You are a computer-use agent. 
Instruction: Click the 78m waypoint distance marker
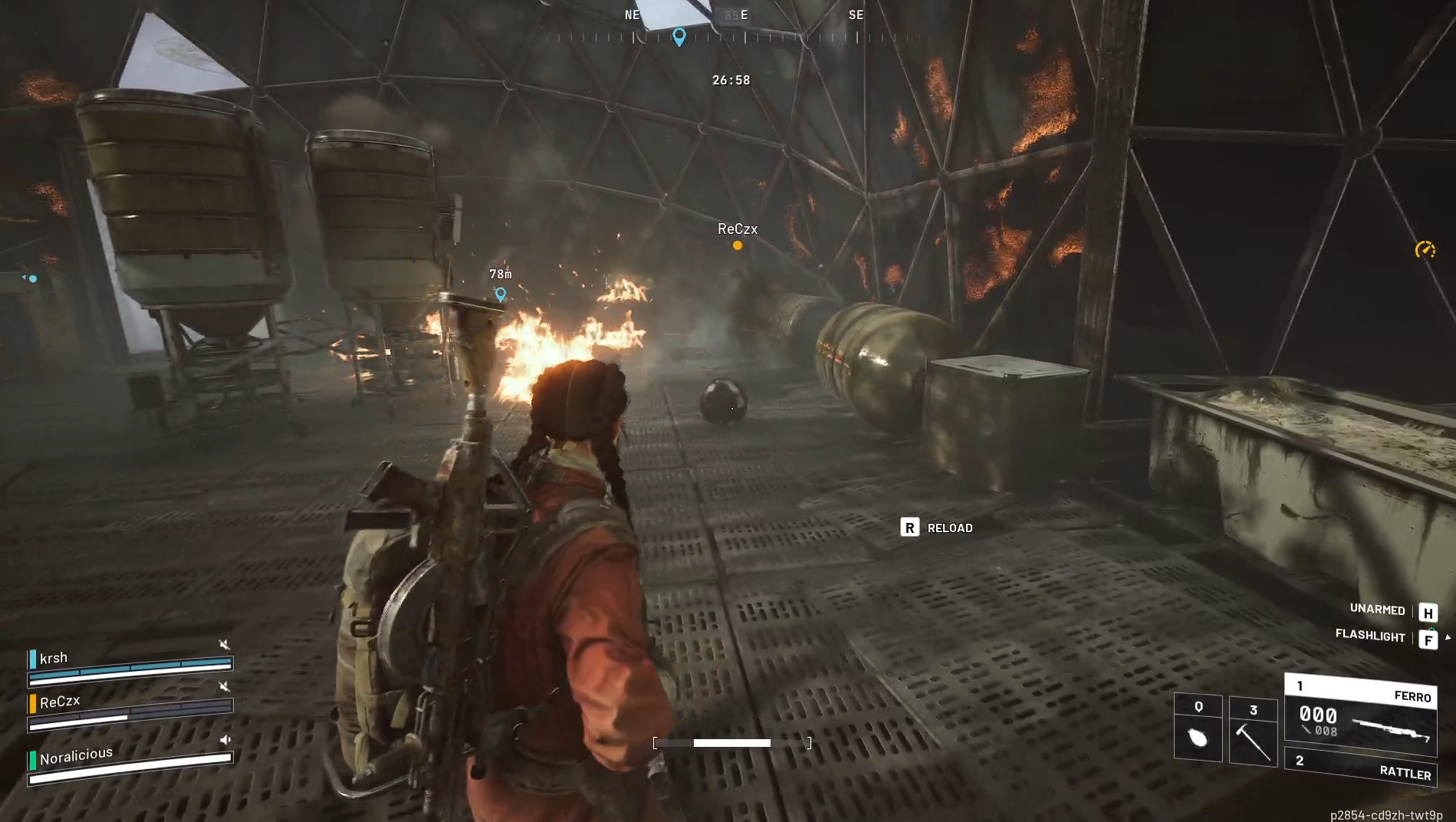[x=501, y=274]
